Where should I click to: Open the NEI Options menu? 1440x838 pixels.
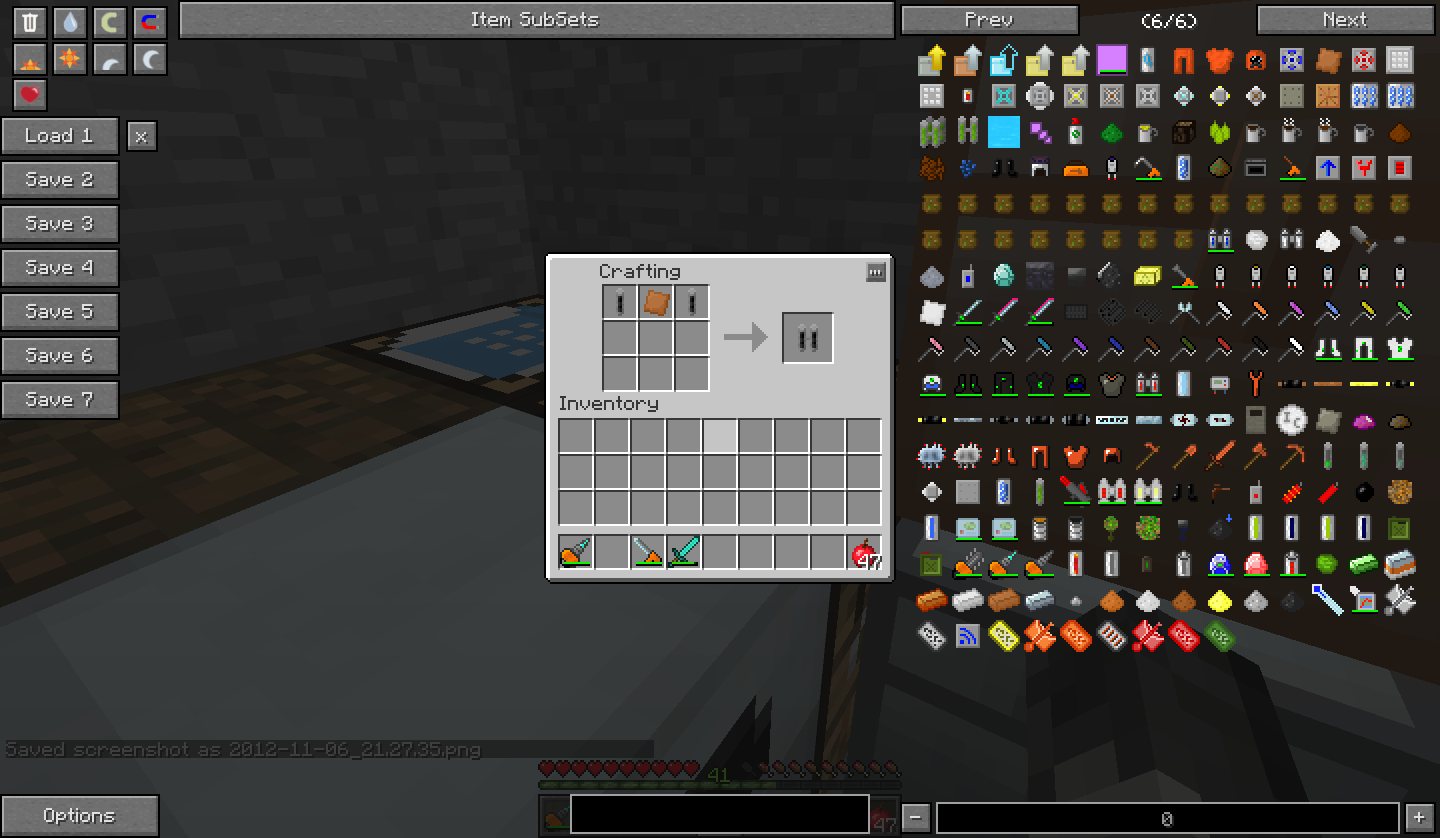coord(80,816)
